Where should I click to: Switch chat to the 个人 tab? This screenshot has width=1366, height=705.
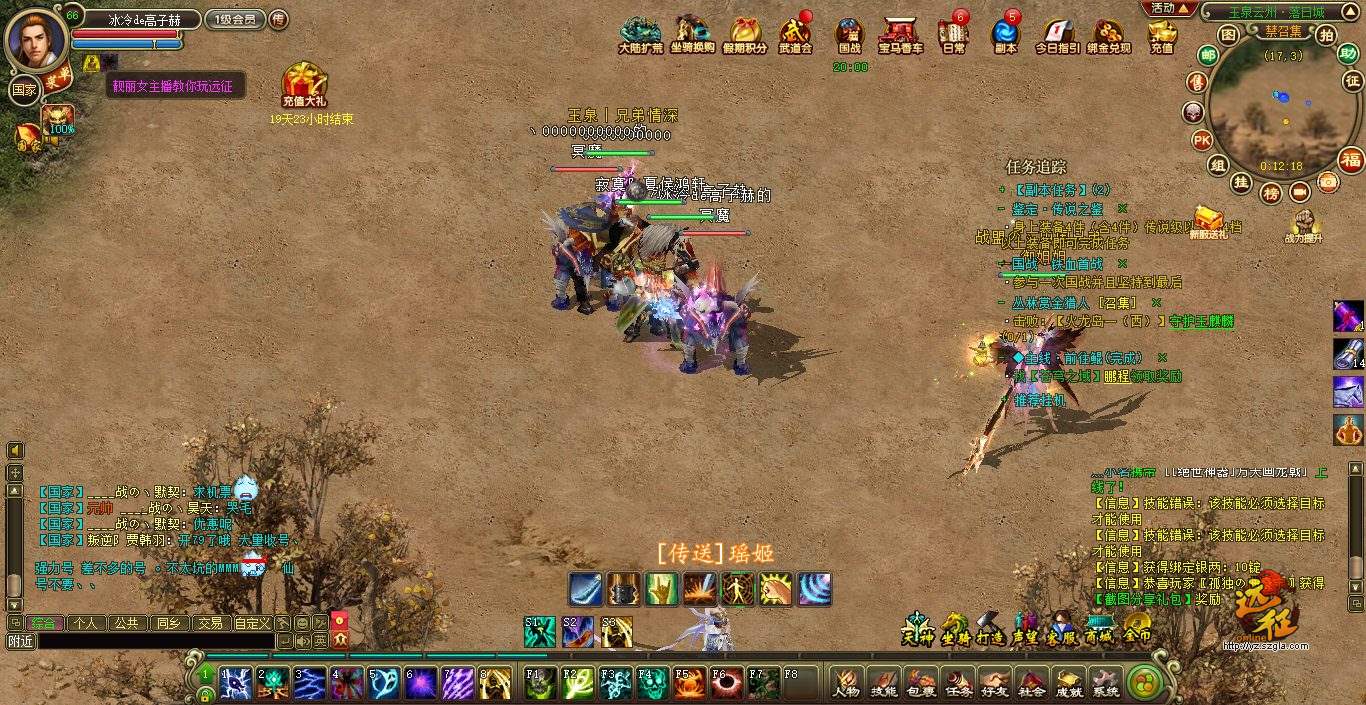click(86, 623)
